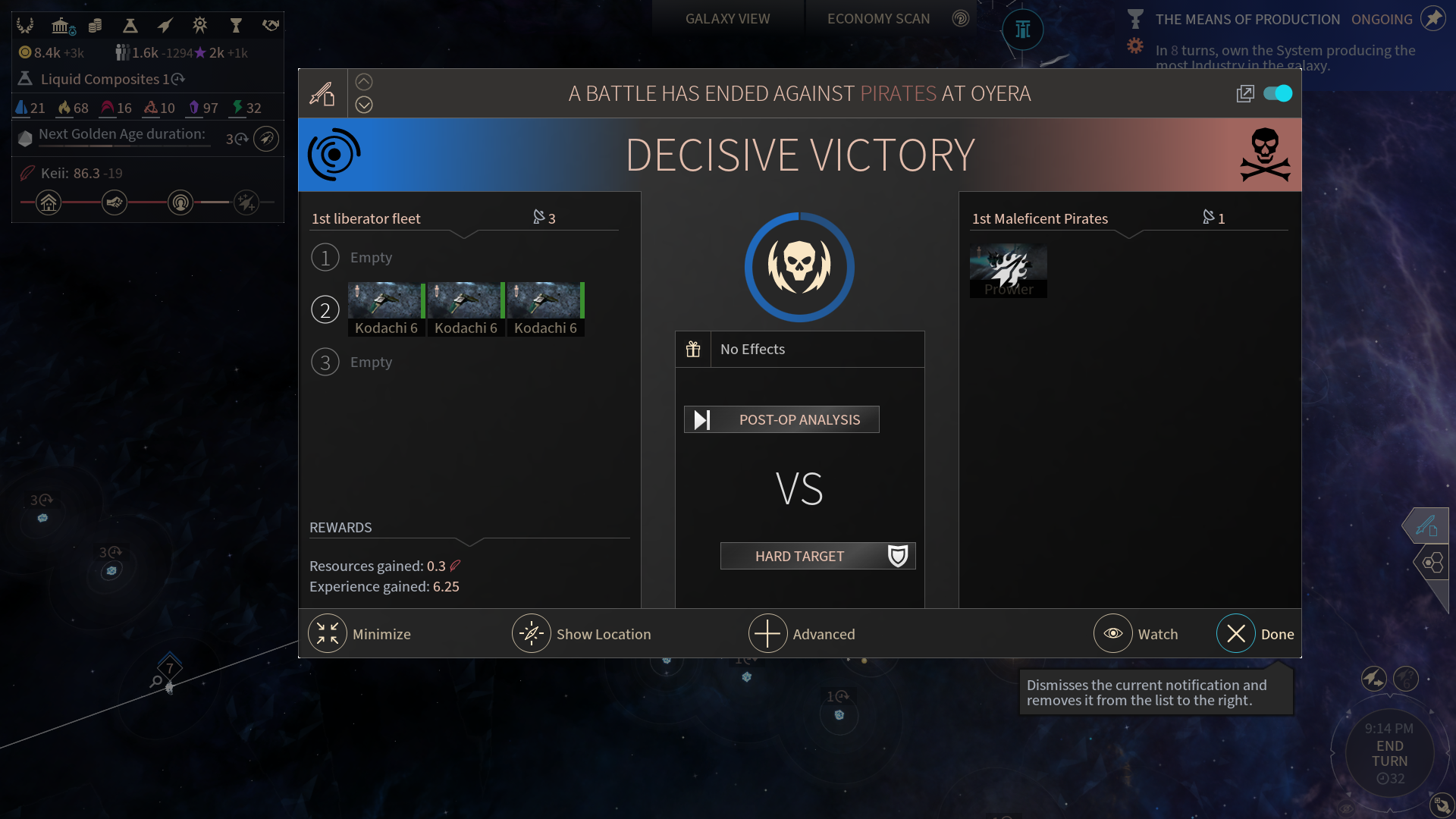
Task: Open the Post-Op Analysis
Action: [x=782, y=419]
